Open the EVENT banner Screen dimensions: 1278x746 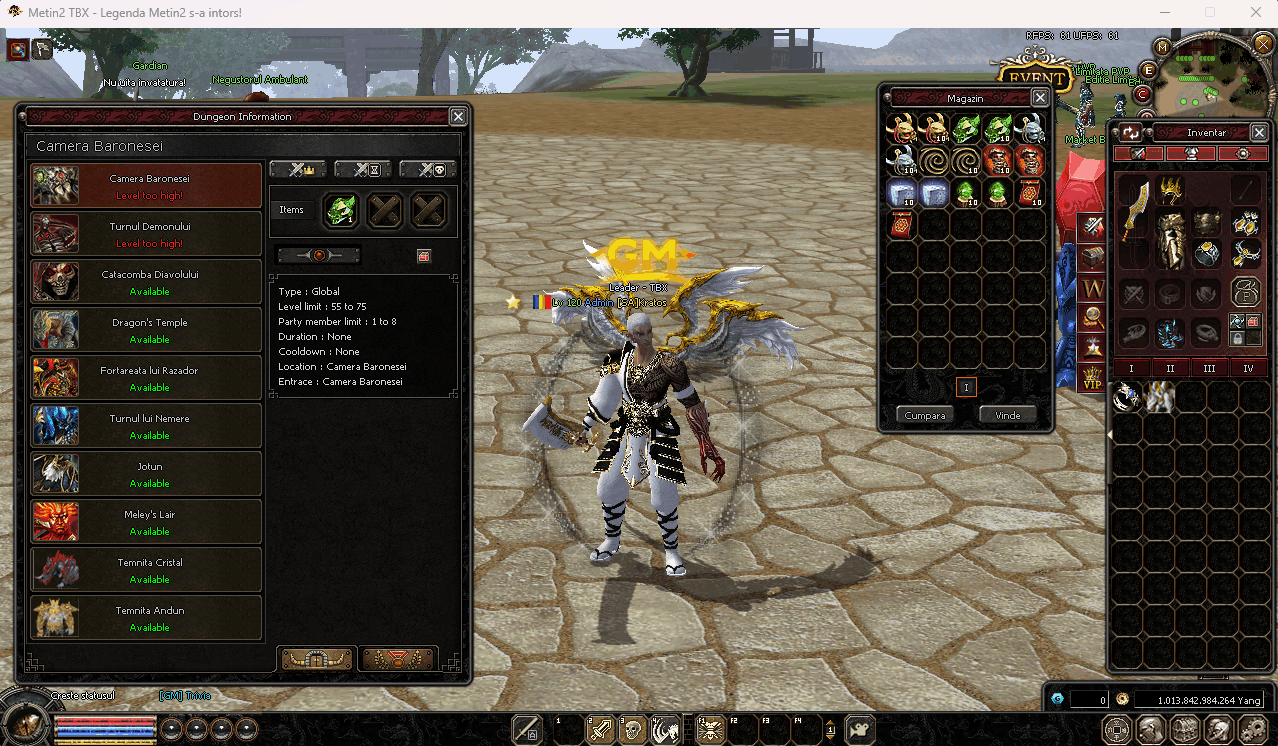[x=1034, y=79]
